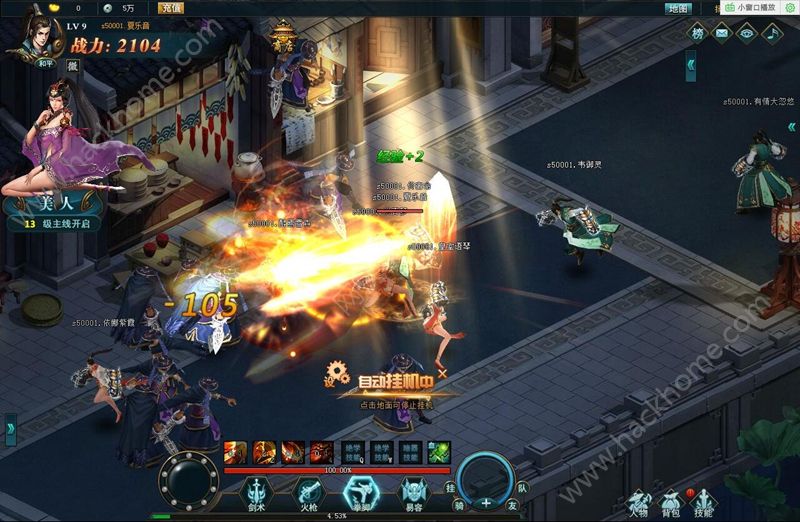Viewport: 800px width, 522px height.
Task: Toggle the music note sound icon
Action: click(x=771, y=33)
